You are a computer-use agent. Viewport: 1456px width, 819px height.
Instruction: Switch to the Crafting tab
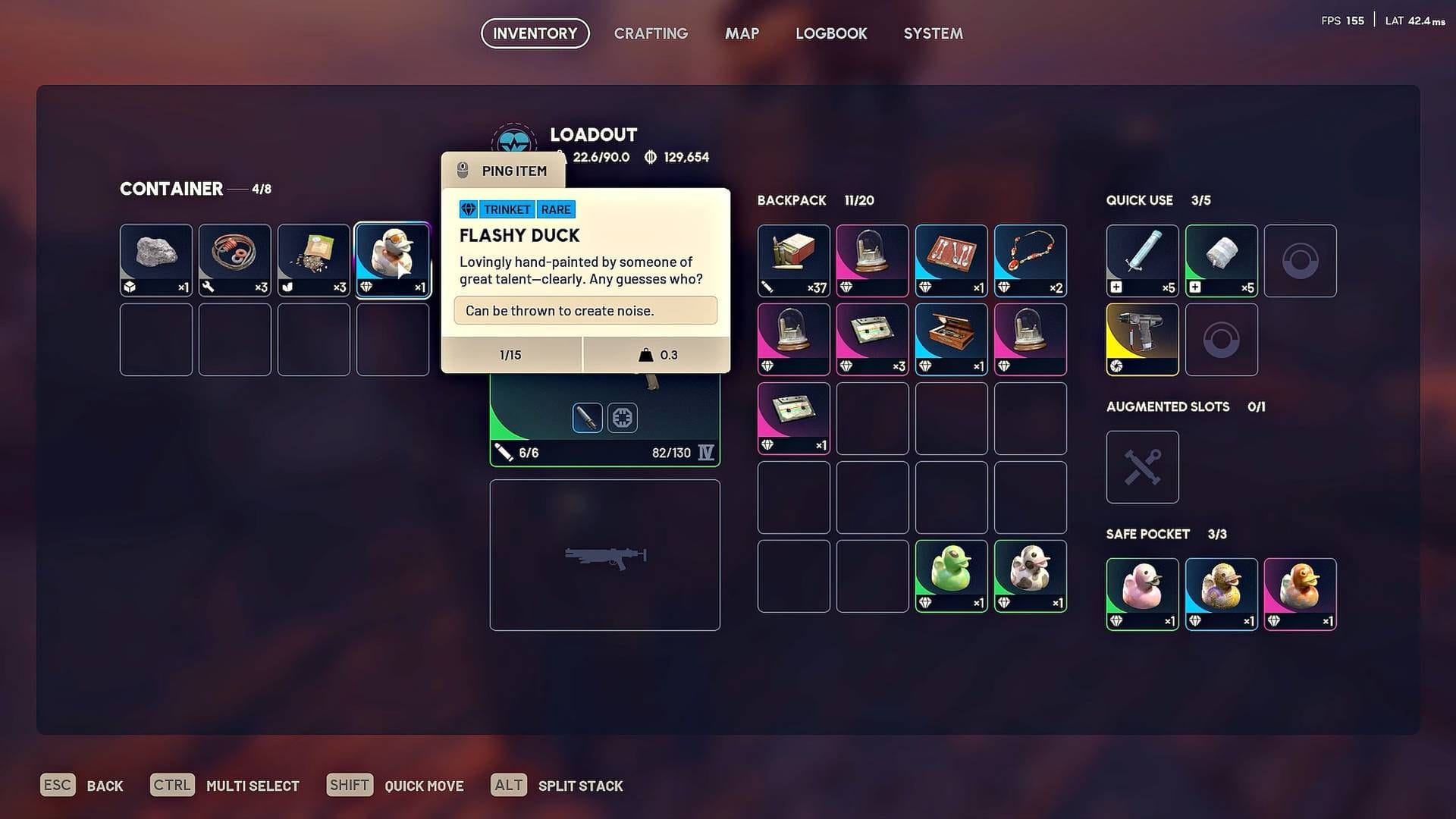651,33
